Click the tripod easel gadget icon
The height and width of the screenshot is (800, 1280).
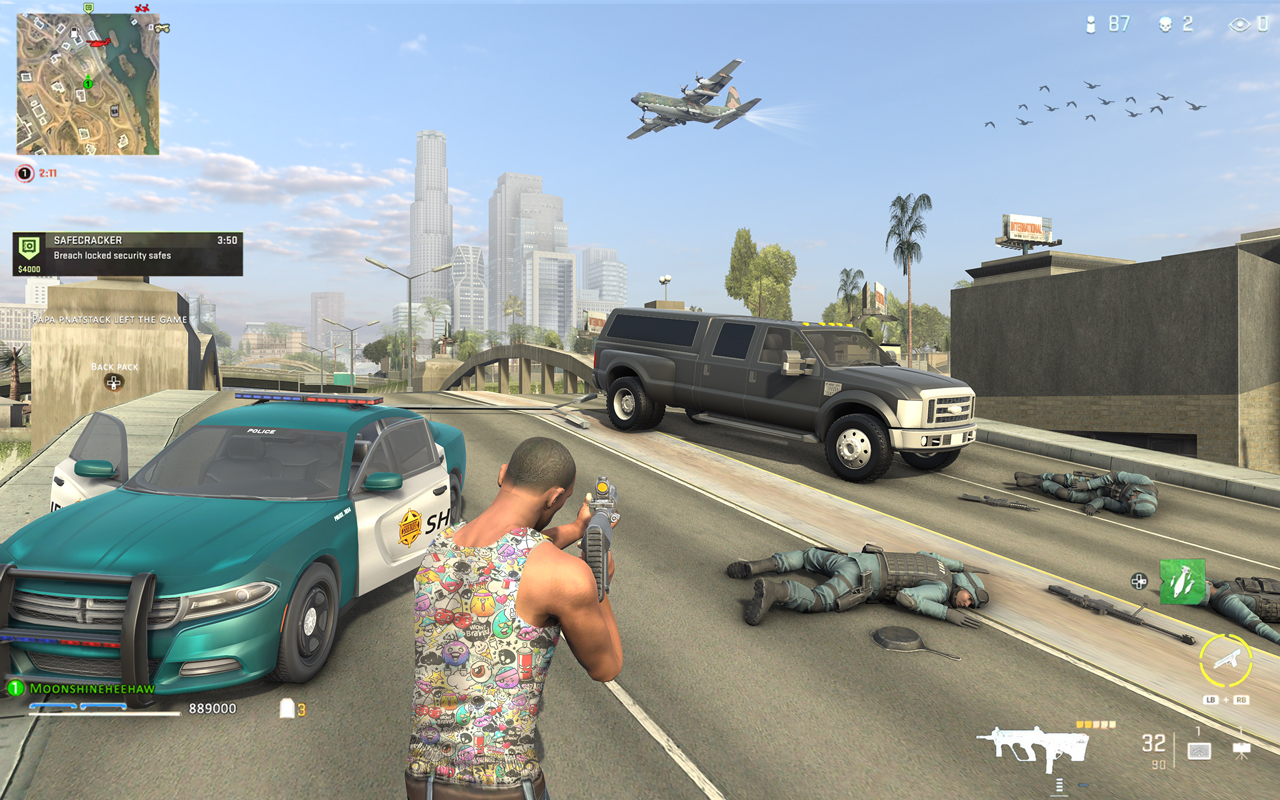(x=1243, y=751)
